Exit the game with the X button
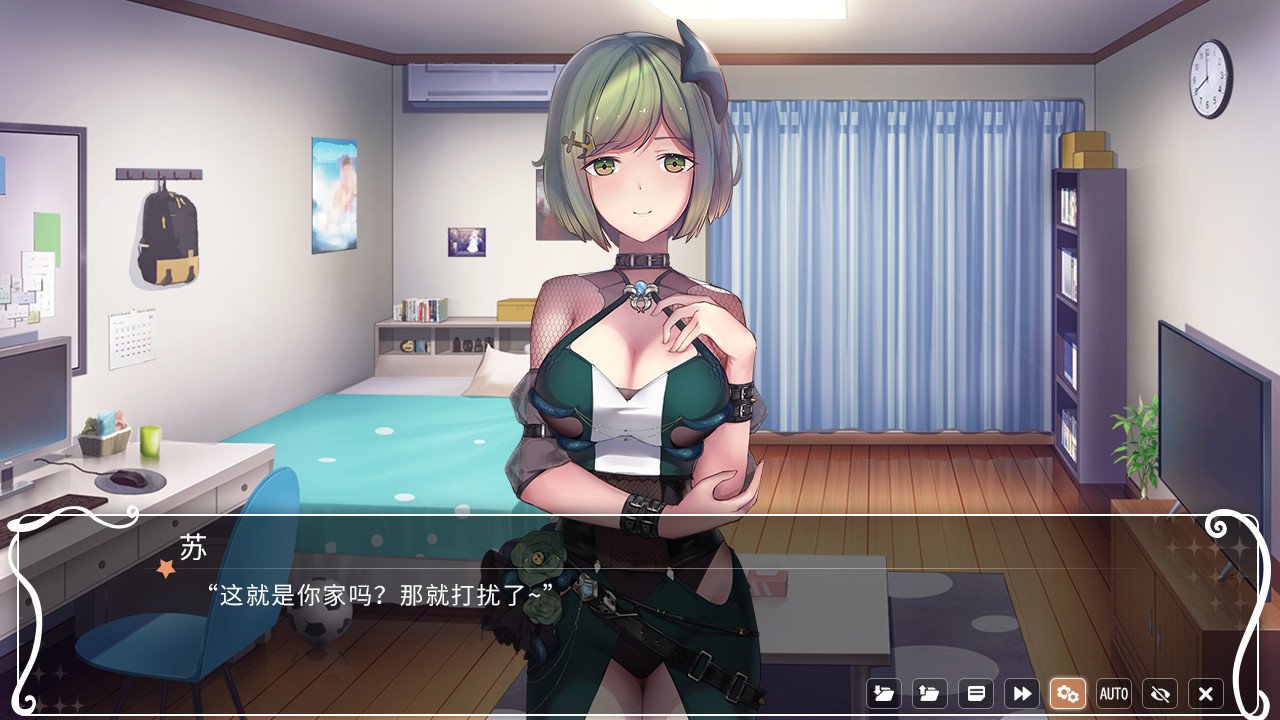This screenshot has width=1280, height=720. (1205, 693)
